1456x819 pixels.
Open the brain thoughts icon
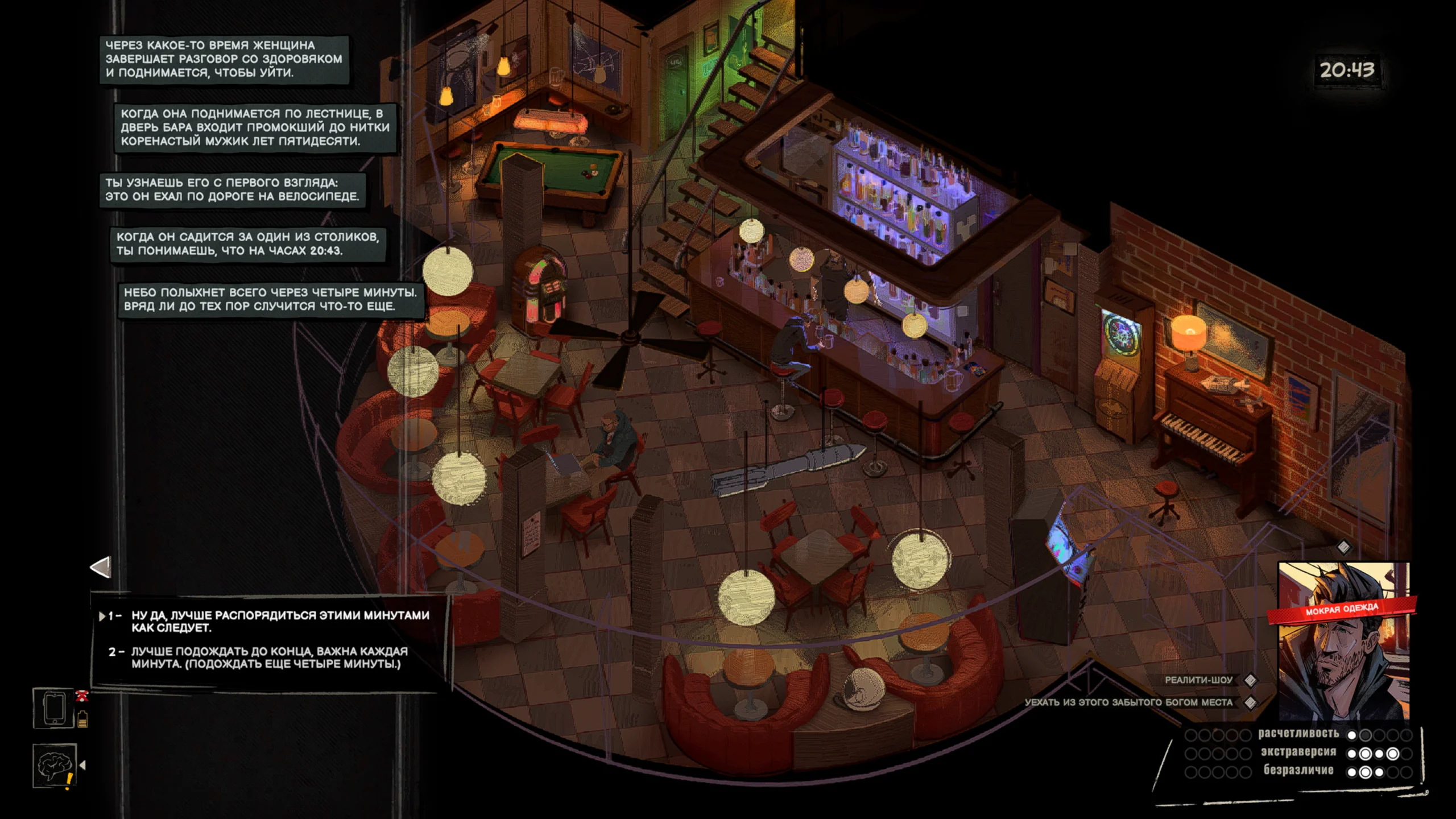pyautogui.click(x=53, y=766)
